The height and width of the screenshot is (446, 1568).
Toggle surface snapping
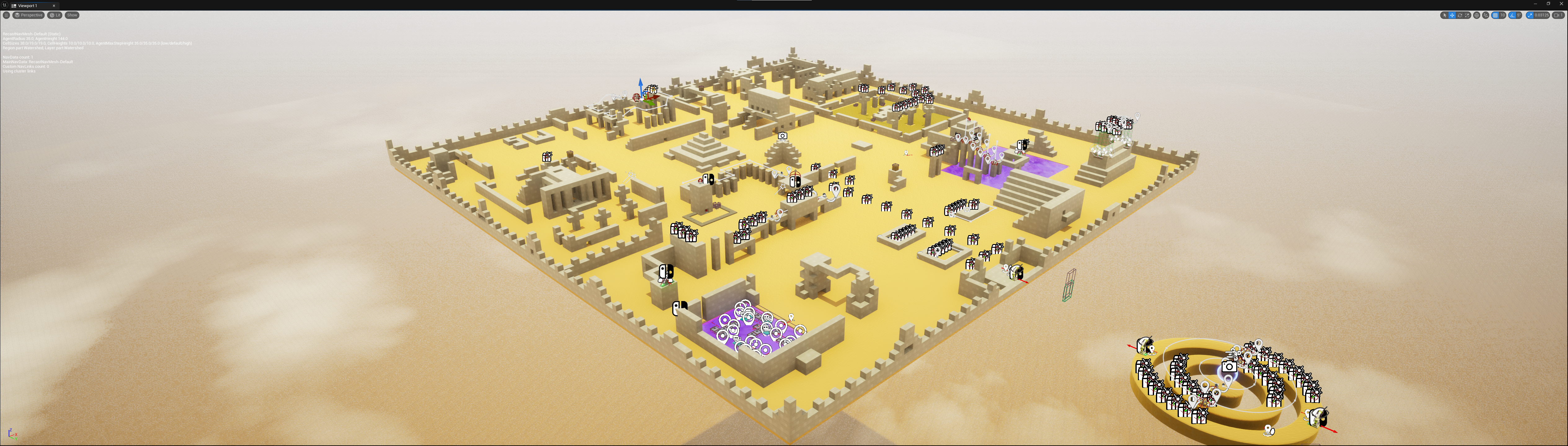1485,15
